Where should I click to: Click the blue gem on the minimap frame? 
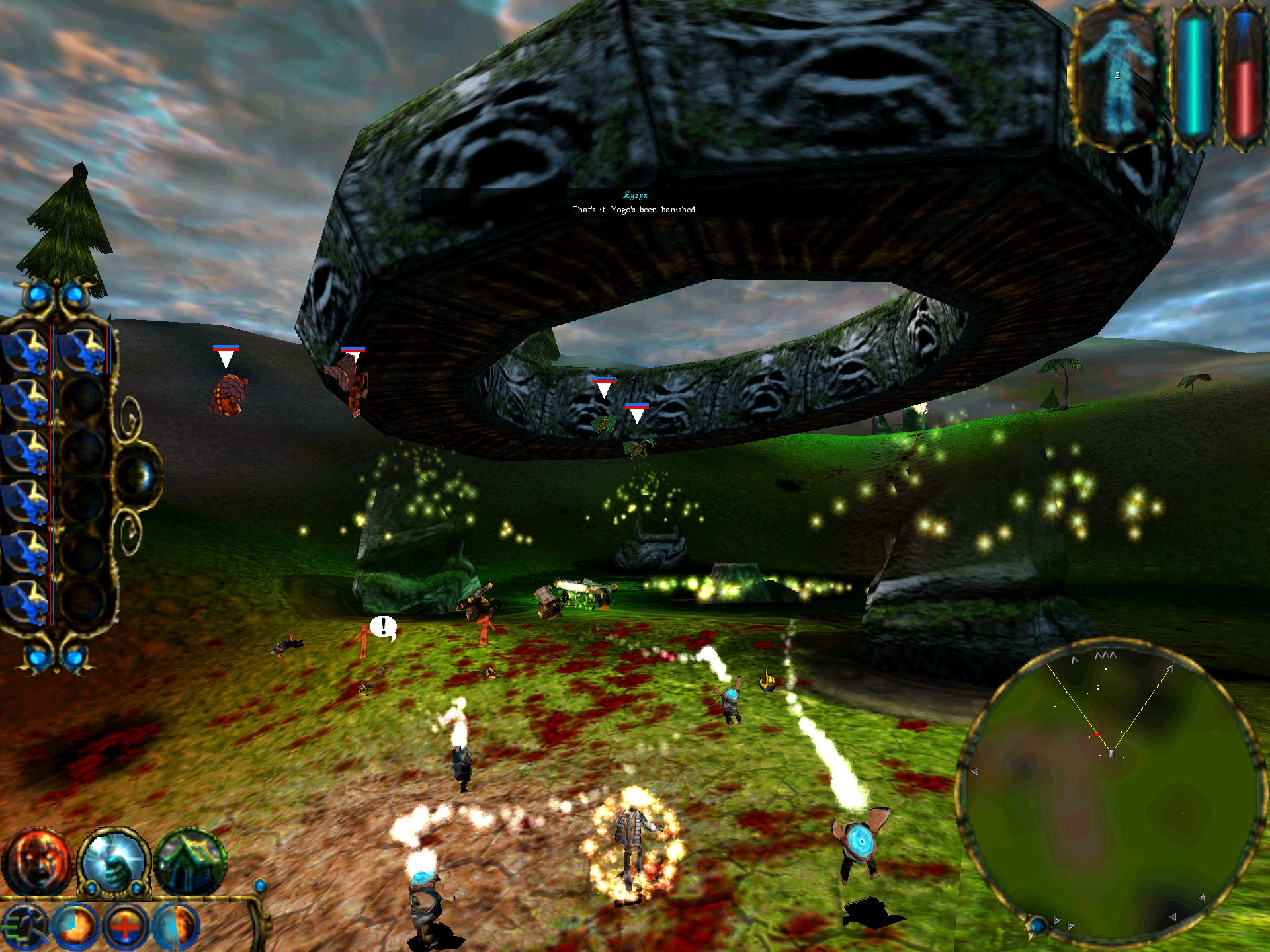(1037, 924)
